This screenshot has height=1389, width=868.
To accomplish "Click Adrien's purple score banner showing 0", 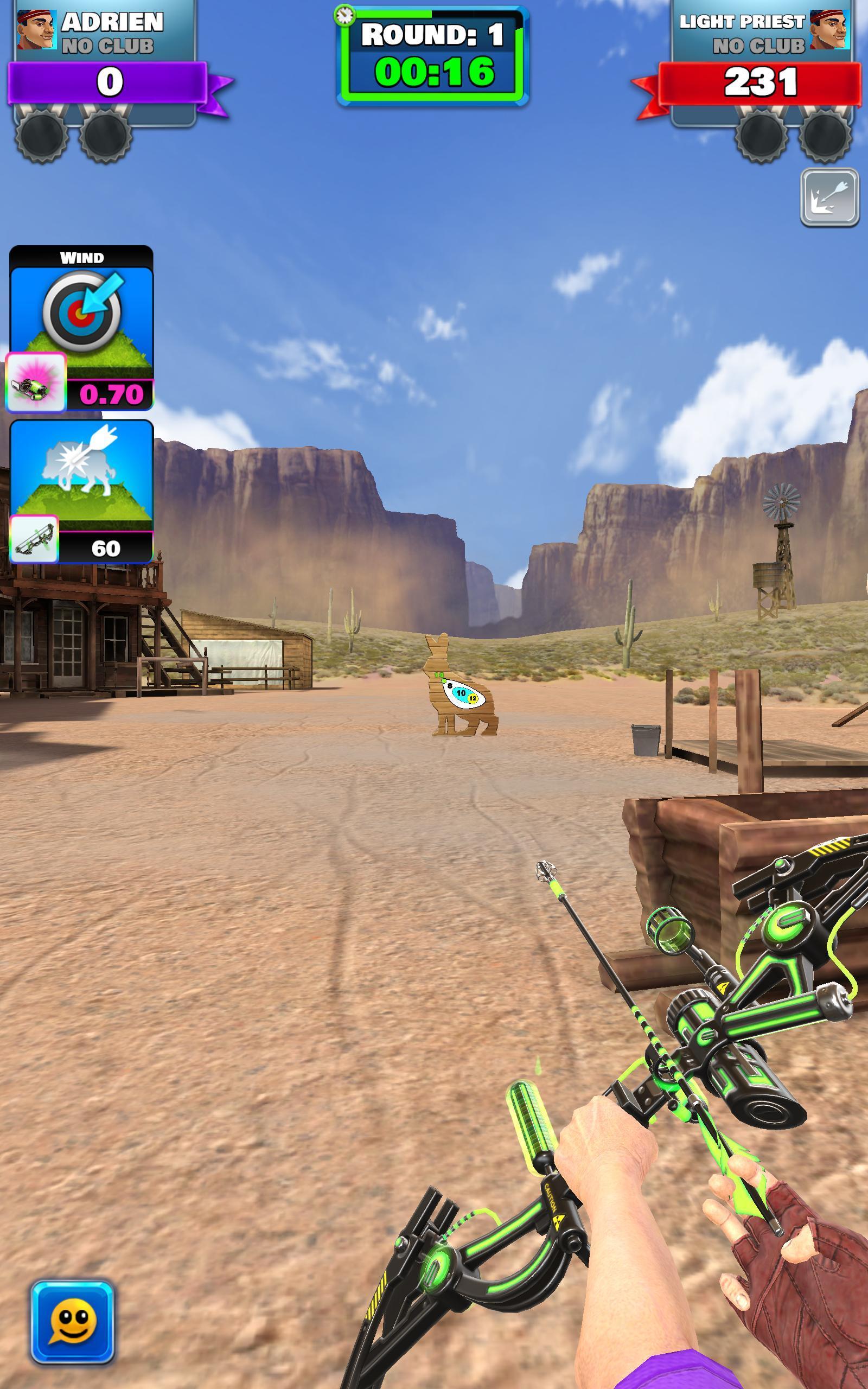I will pyautogui.click(x=110, y=81).
